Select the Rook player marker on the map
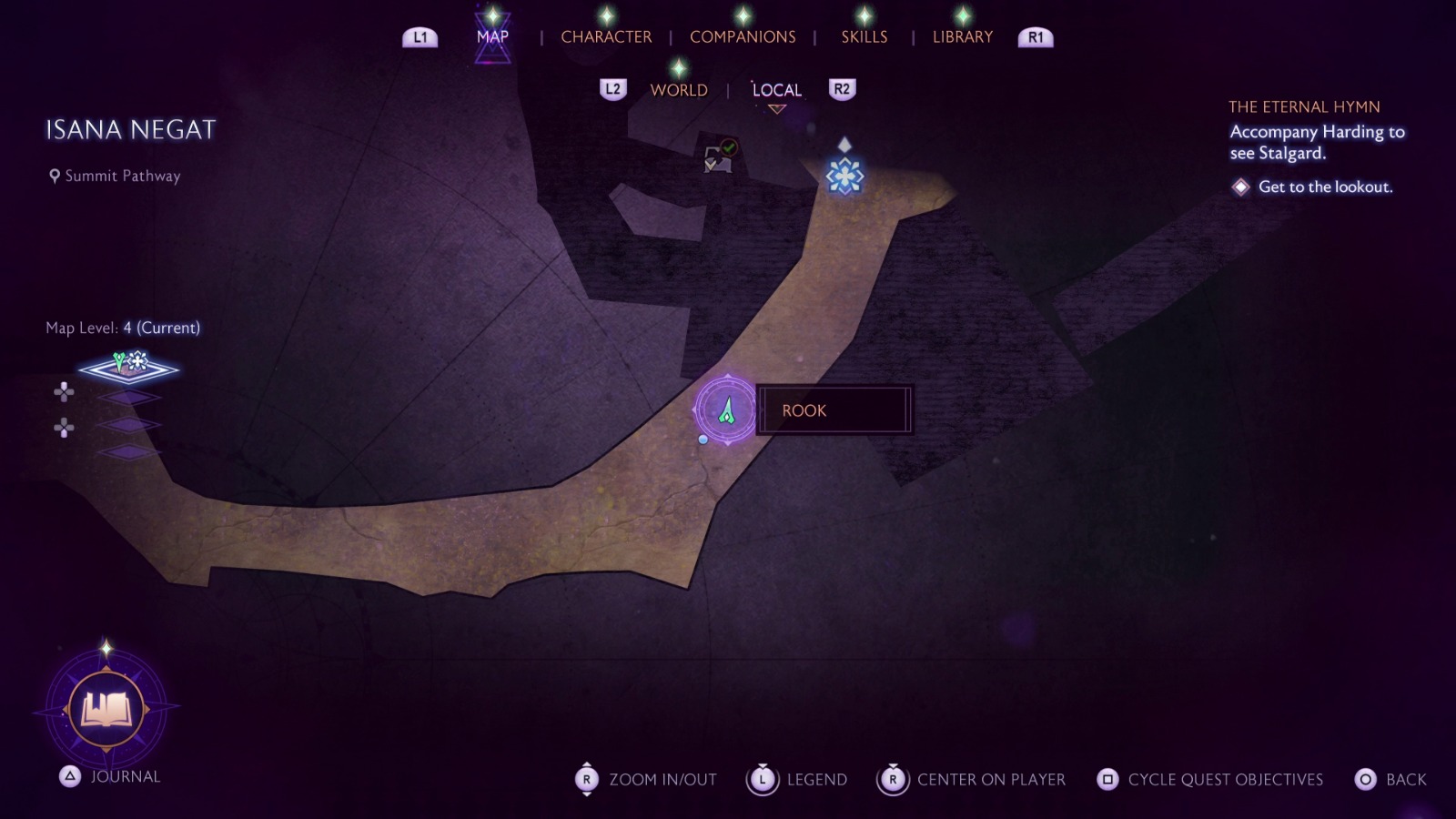1456x819 pixels. [x=726, y=411]
